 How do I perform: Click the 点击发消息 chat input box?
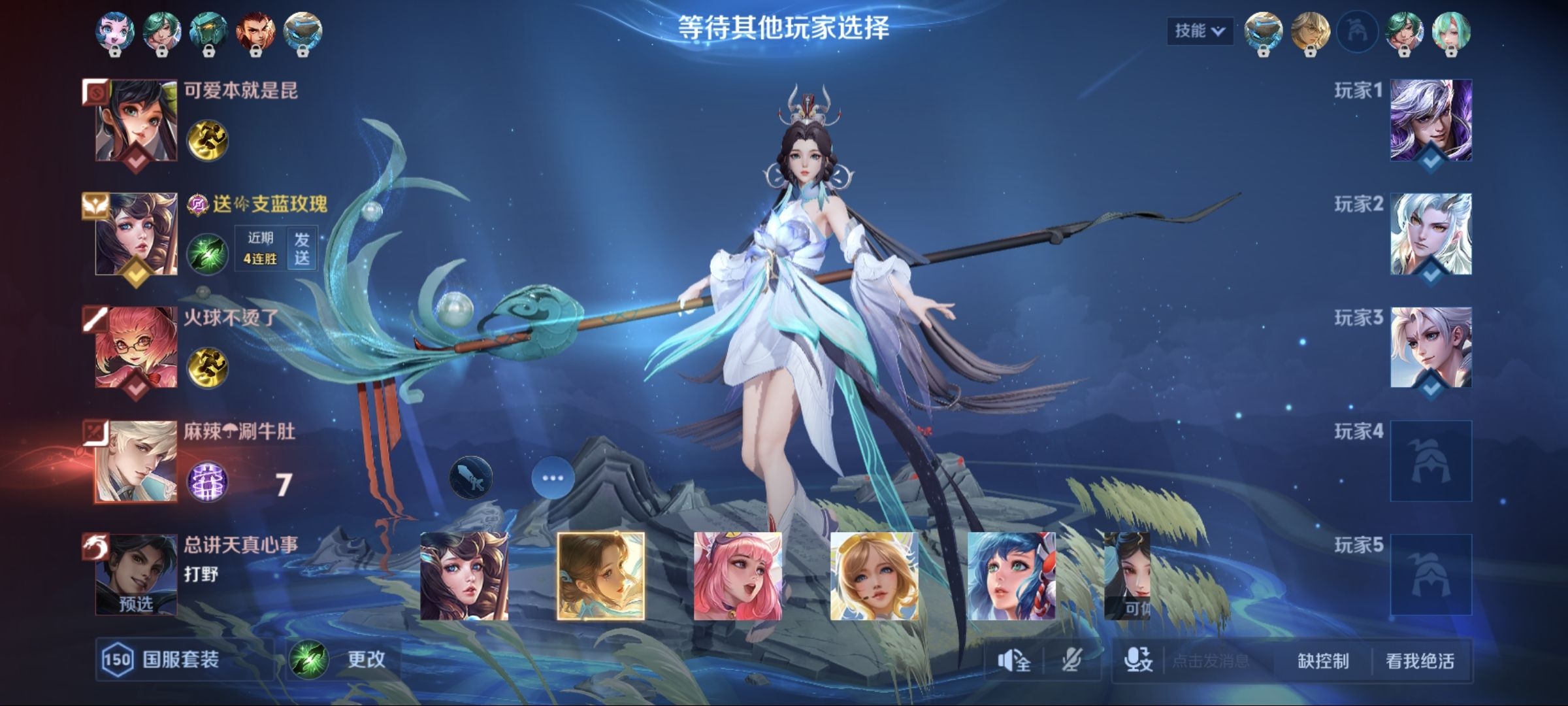[x=1212, y=661]
